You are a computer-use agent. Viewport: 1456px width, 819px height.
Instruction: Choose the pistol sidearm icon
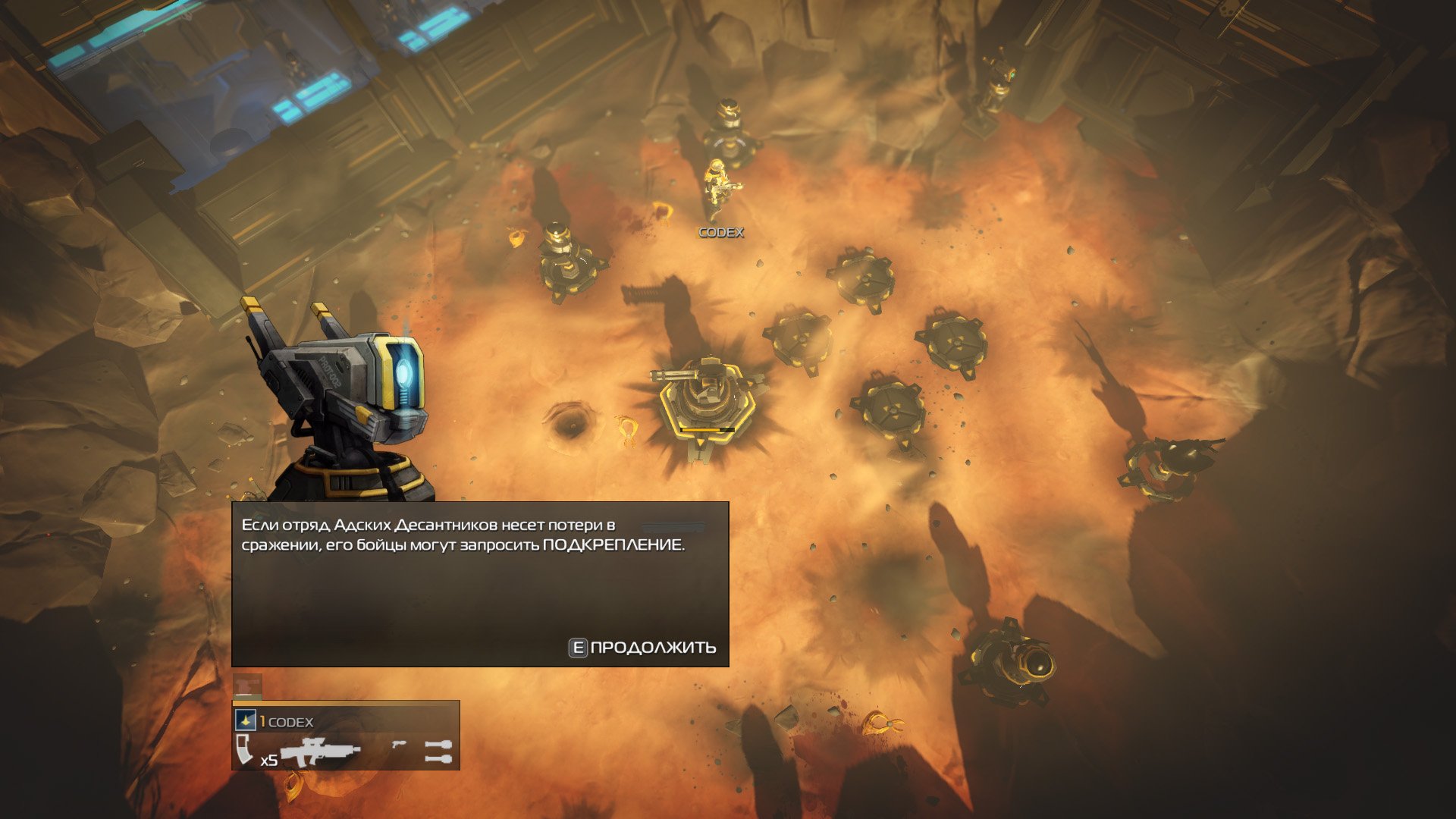[x=398, y=745]
